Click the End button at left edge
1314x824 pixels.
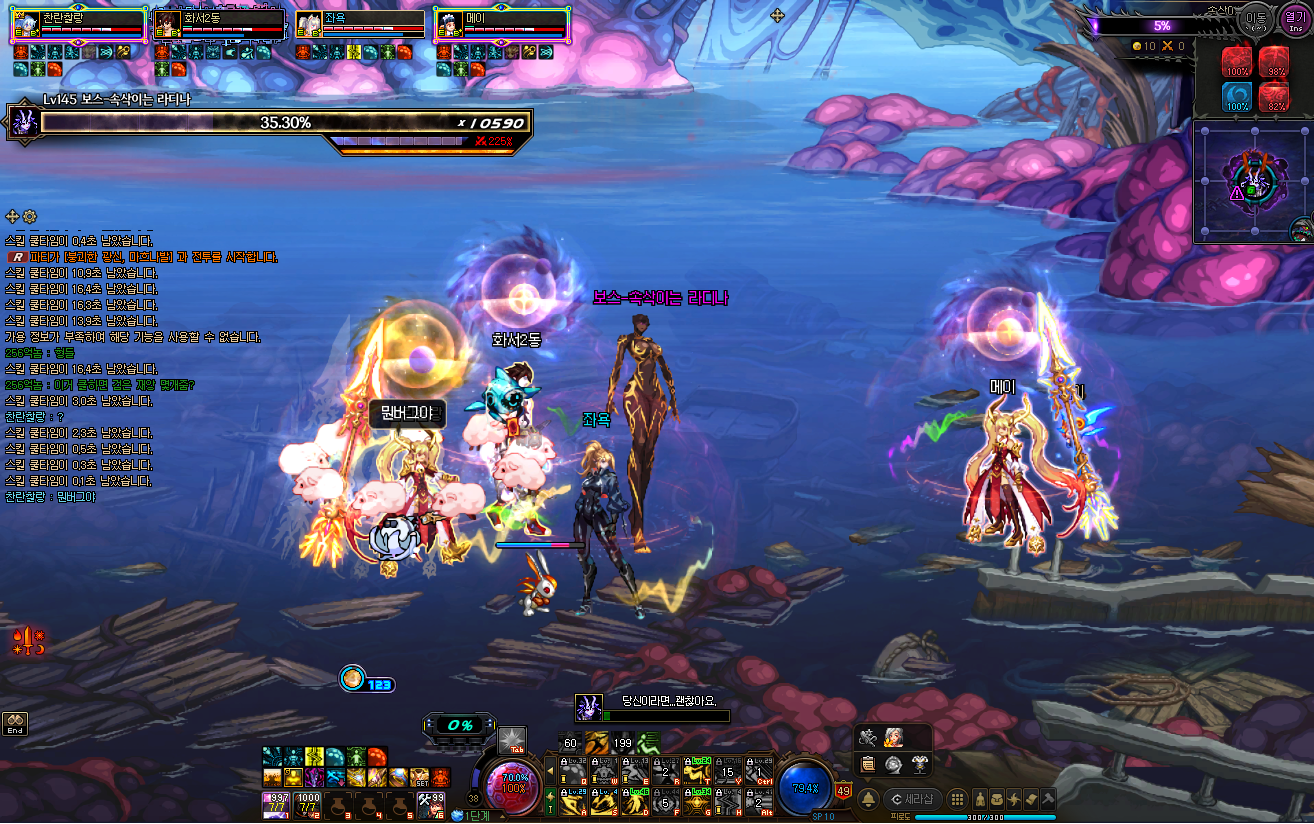coord(14,723)
